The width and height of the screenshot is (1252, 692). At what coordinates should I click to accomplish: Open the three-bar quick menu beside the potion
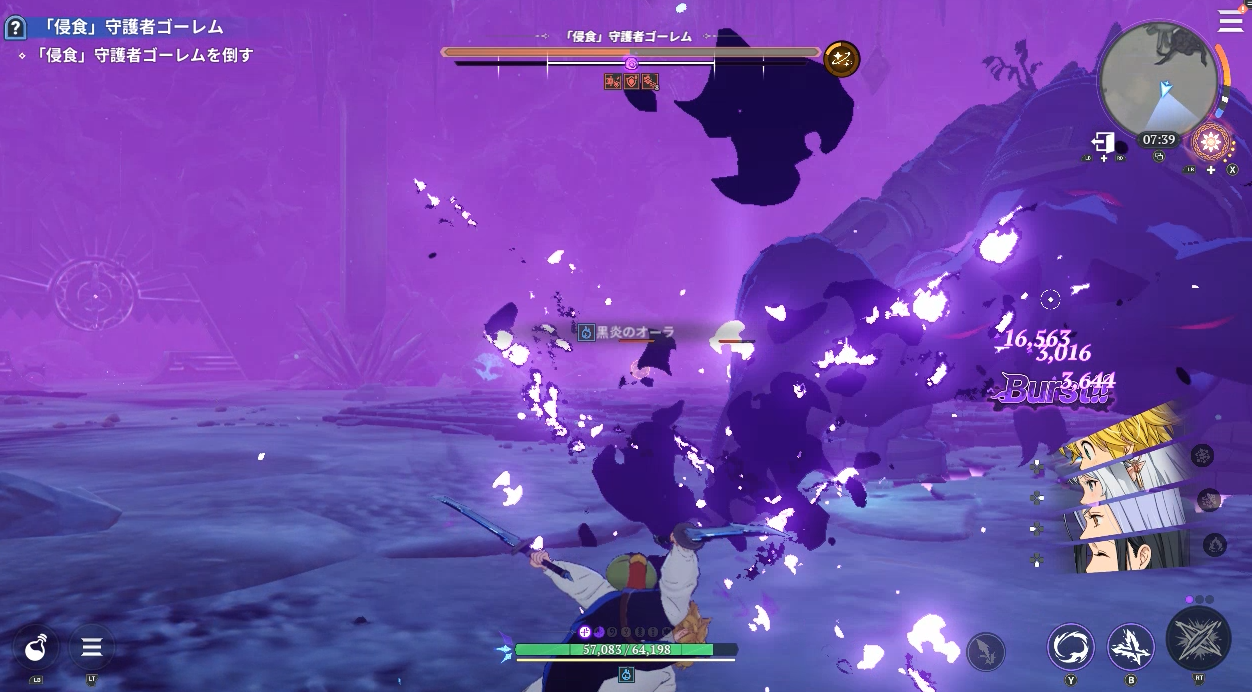point(92,648)
